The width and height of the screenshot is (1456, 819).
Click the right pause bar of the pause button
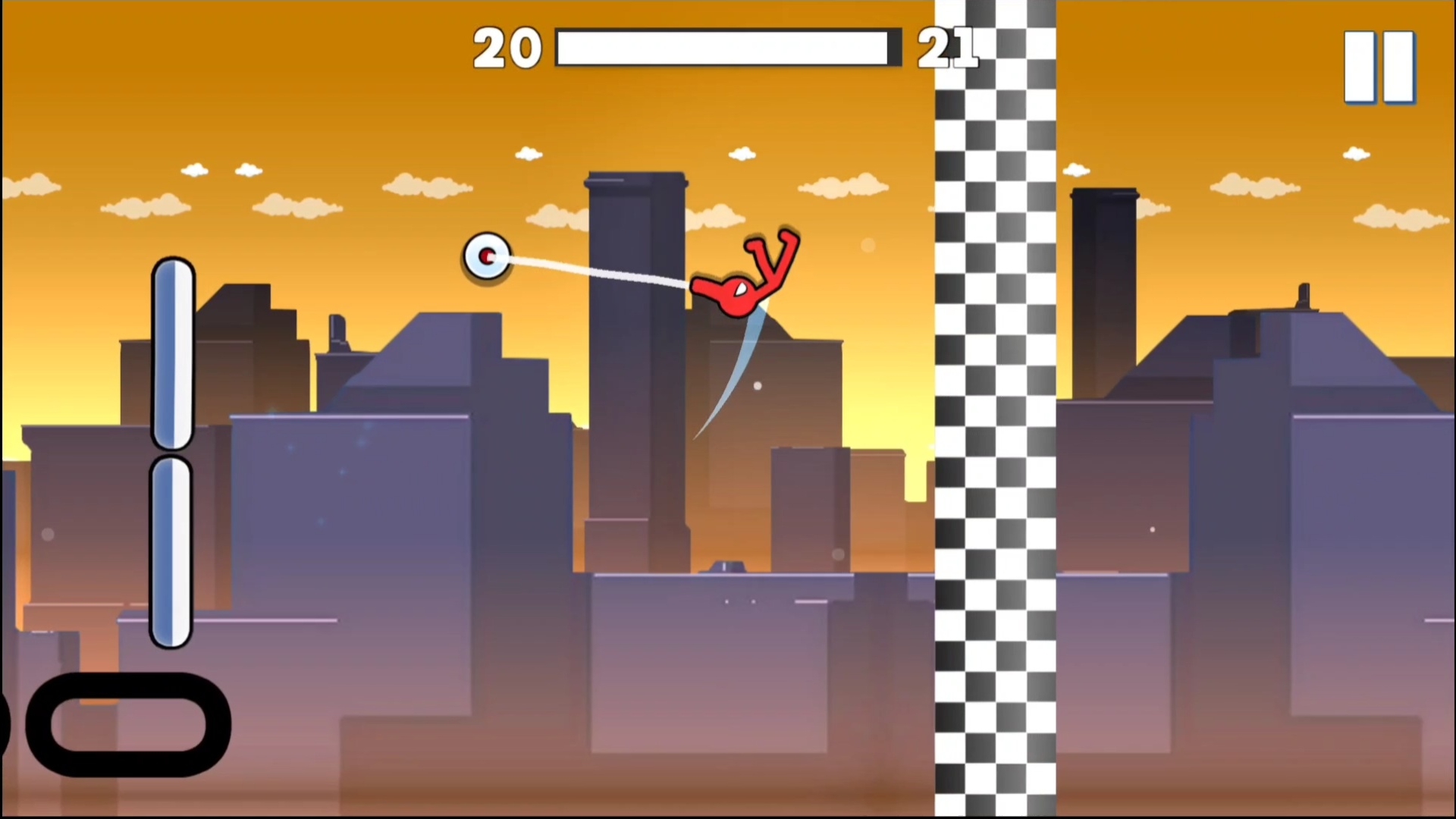pos(1398,67)
